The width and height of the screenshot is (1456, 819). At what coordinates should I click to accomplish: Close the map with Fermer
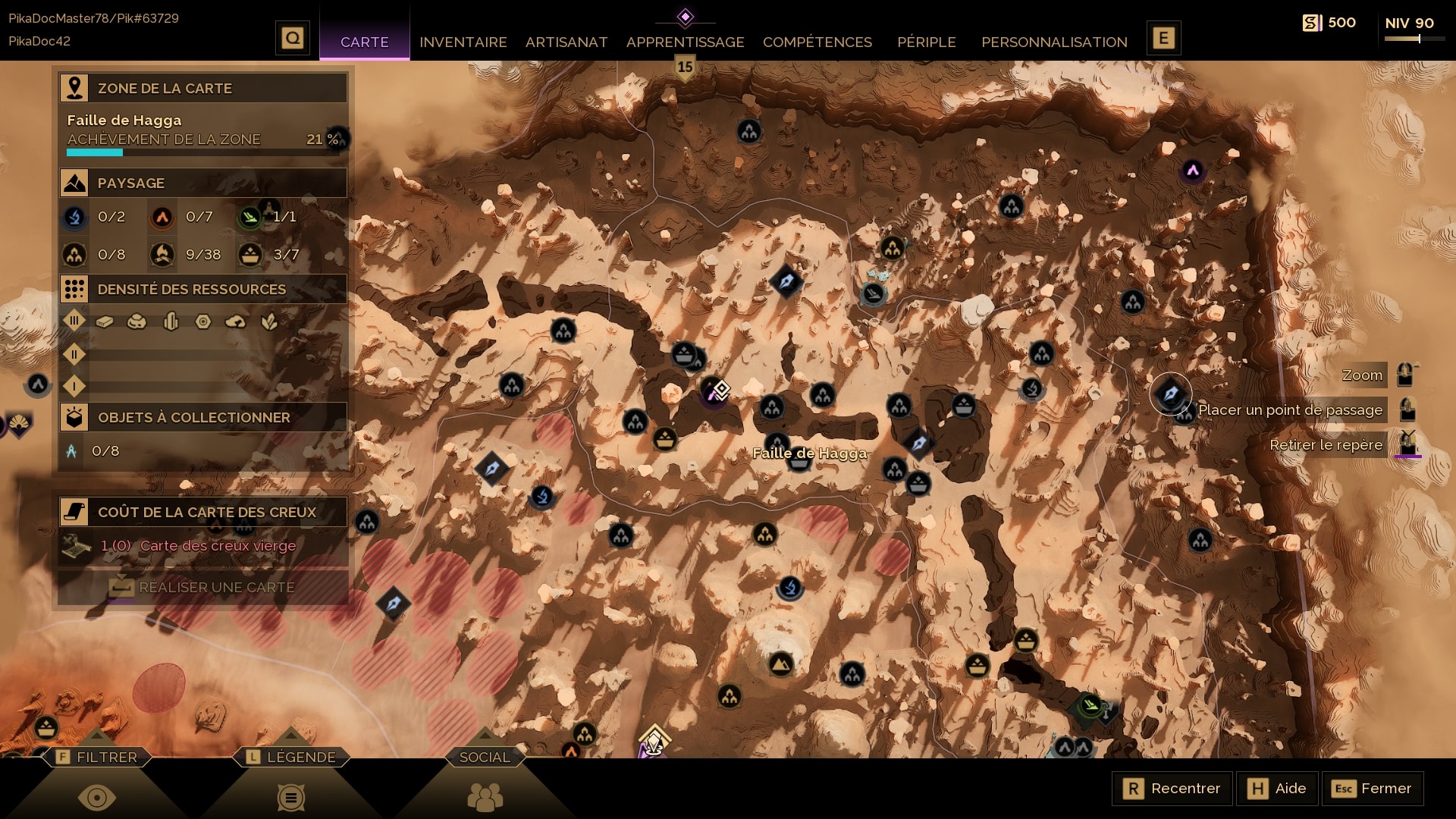tap(1373, 788)
